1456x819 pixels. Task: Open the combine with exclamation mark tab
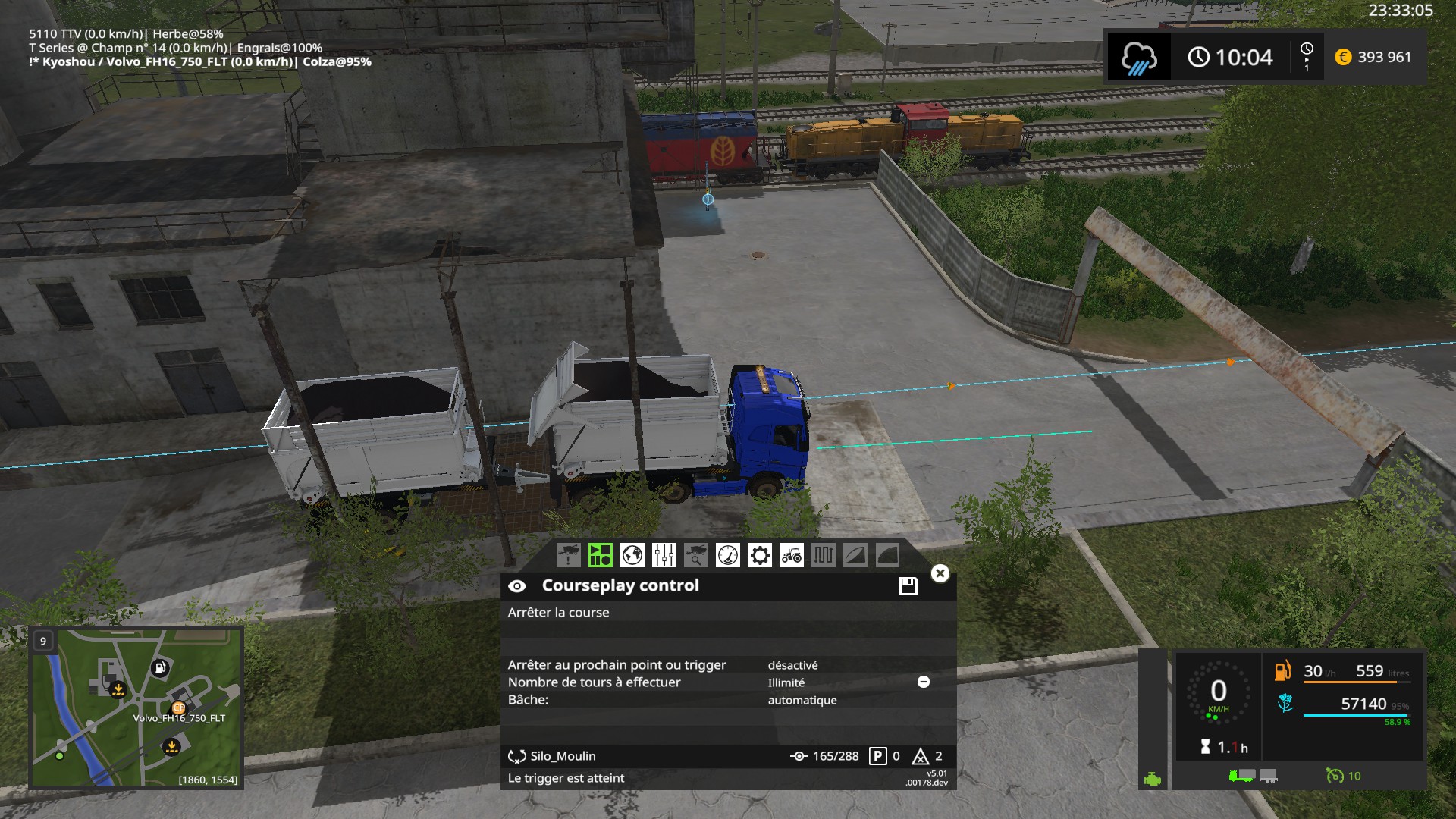[x=568, y=556]
